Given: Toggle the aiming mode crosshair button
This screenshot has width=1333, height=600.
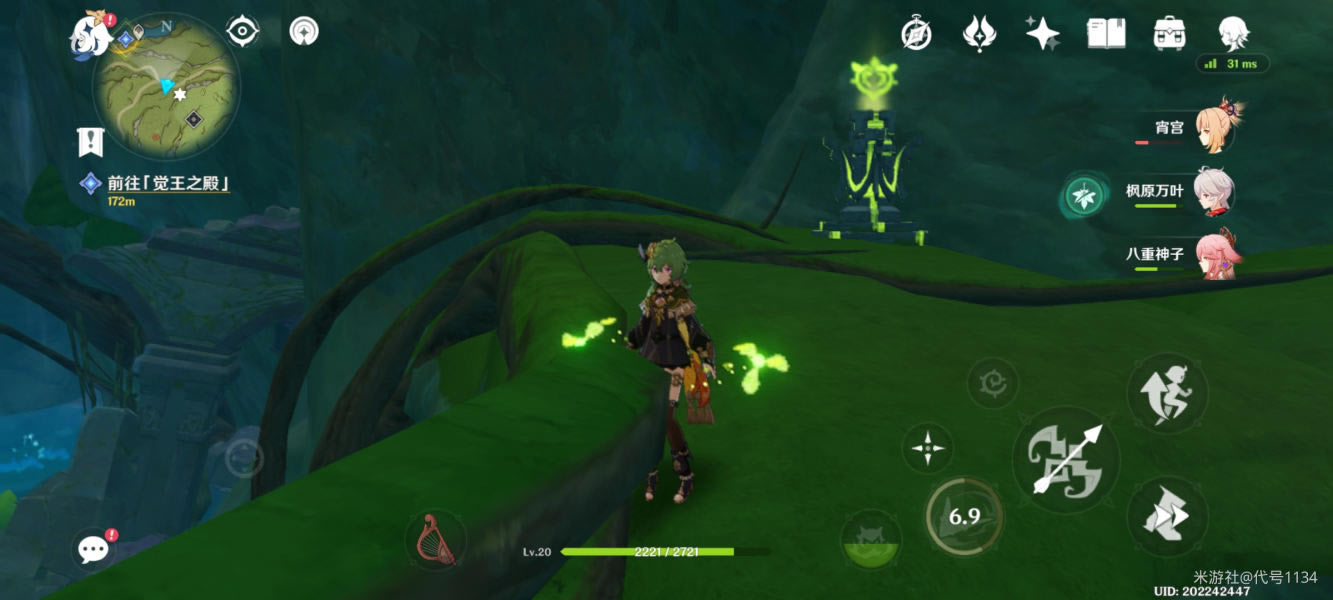Looking at the screenshot, I should click(927, 447).
